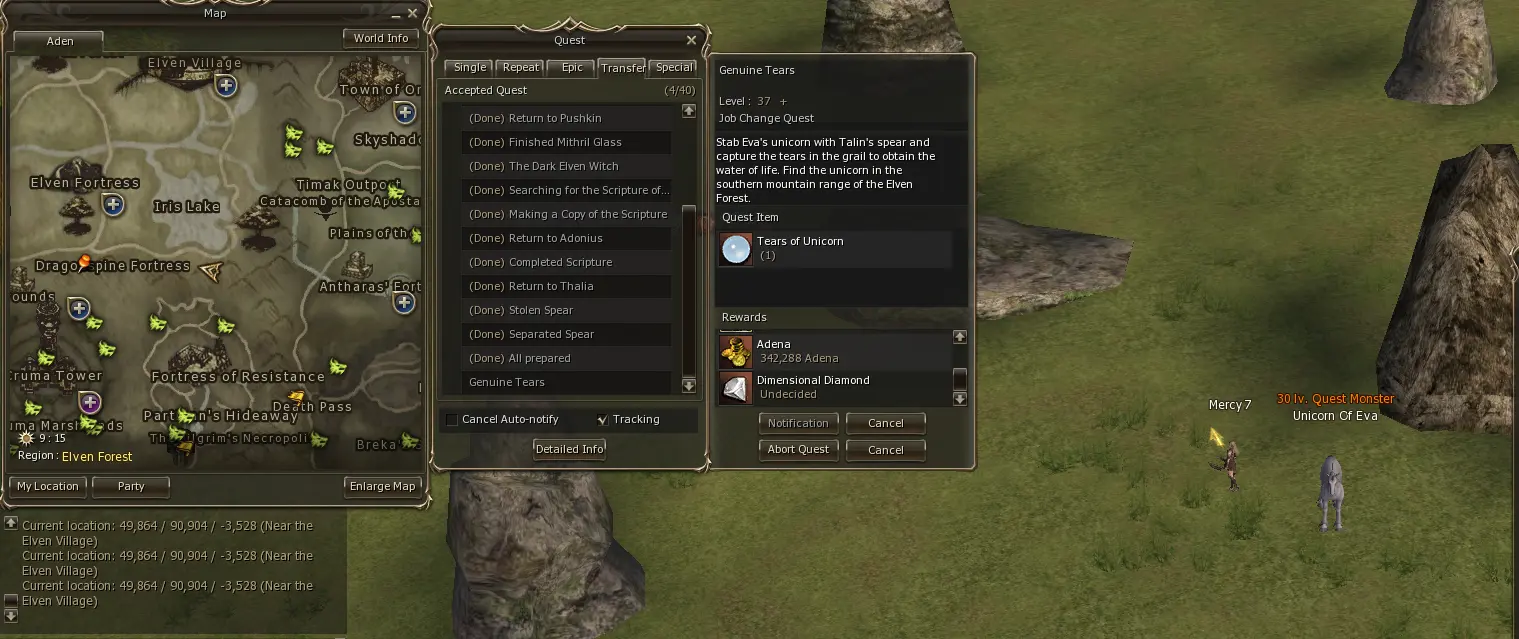Open quest Detailed Info
This screenshot has height=639, width=1519.
[x=569, y=449]
